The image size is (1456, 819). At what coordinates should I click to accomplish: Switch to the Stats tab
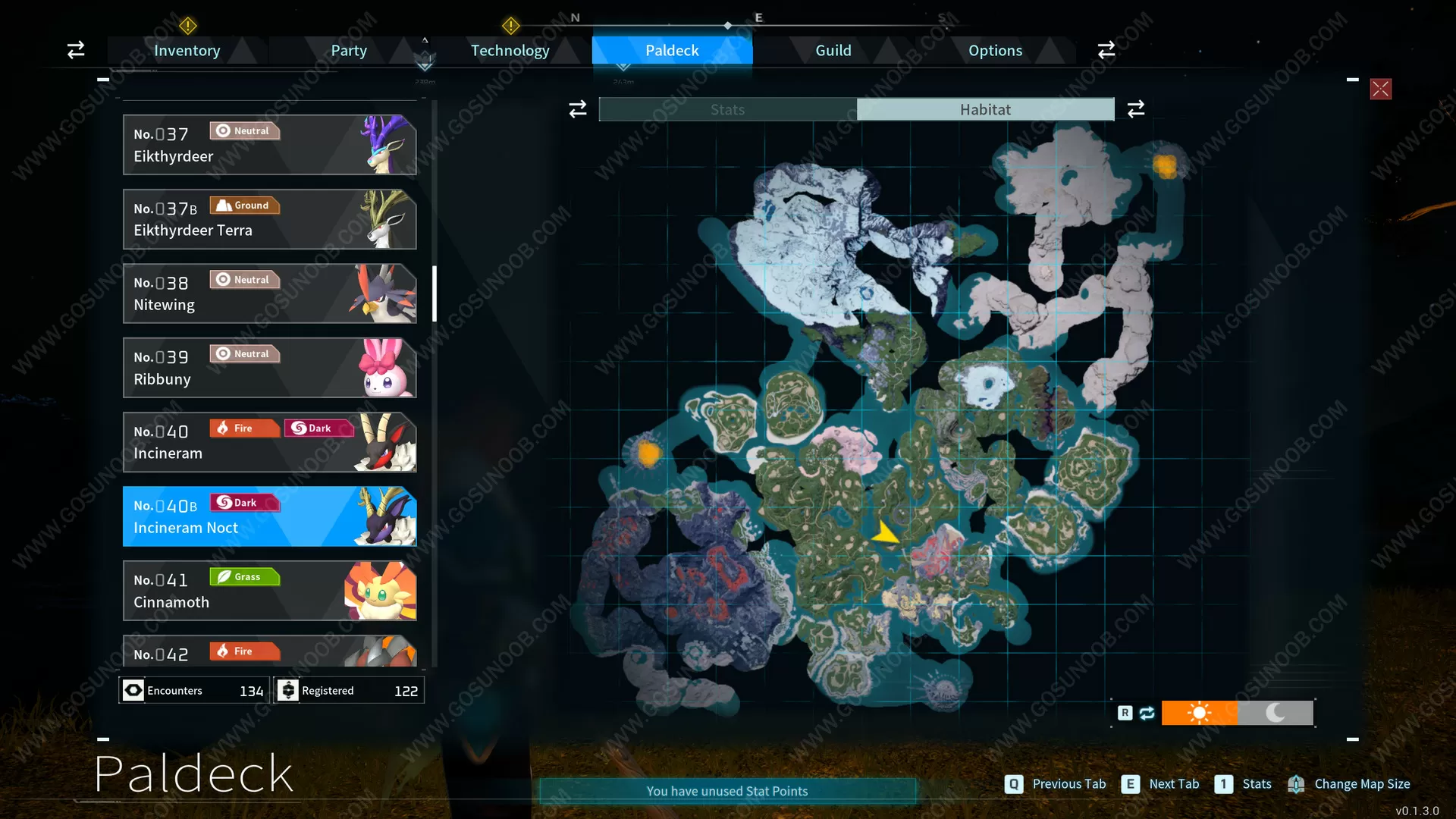(x=726, y=108)
